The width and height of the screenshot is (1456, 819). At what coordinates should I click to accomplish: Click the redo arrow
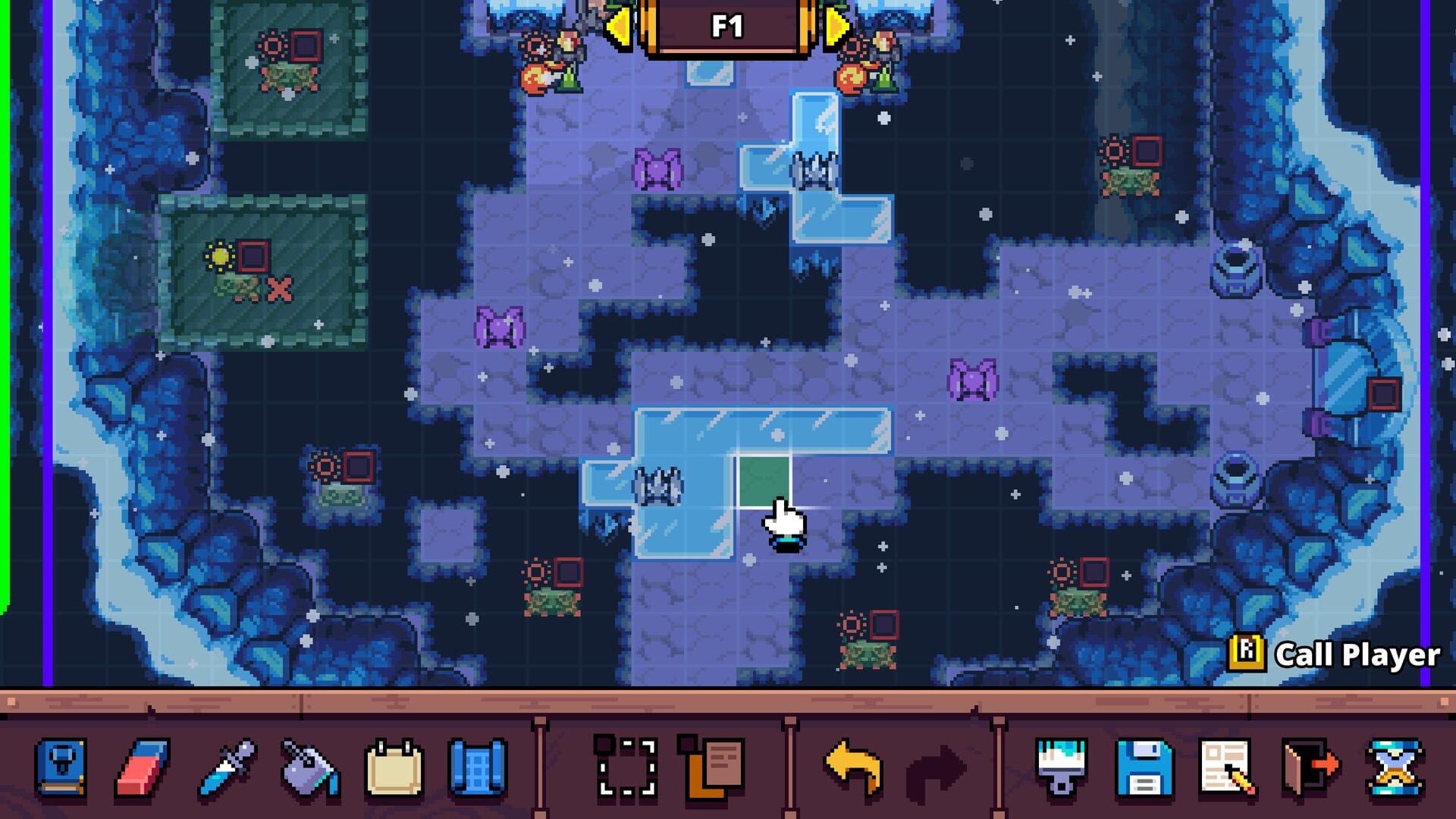(x=940, y=768)
